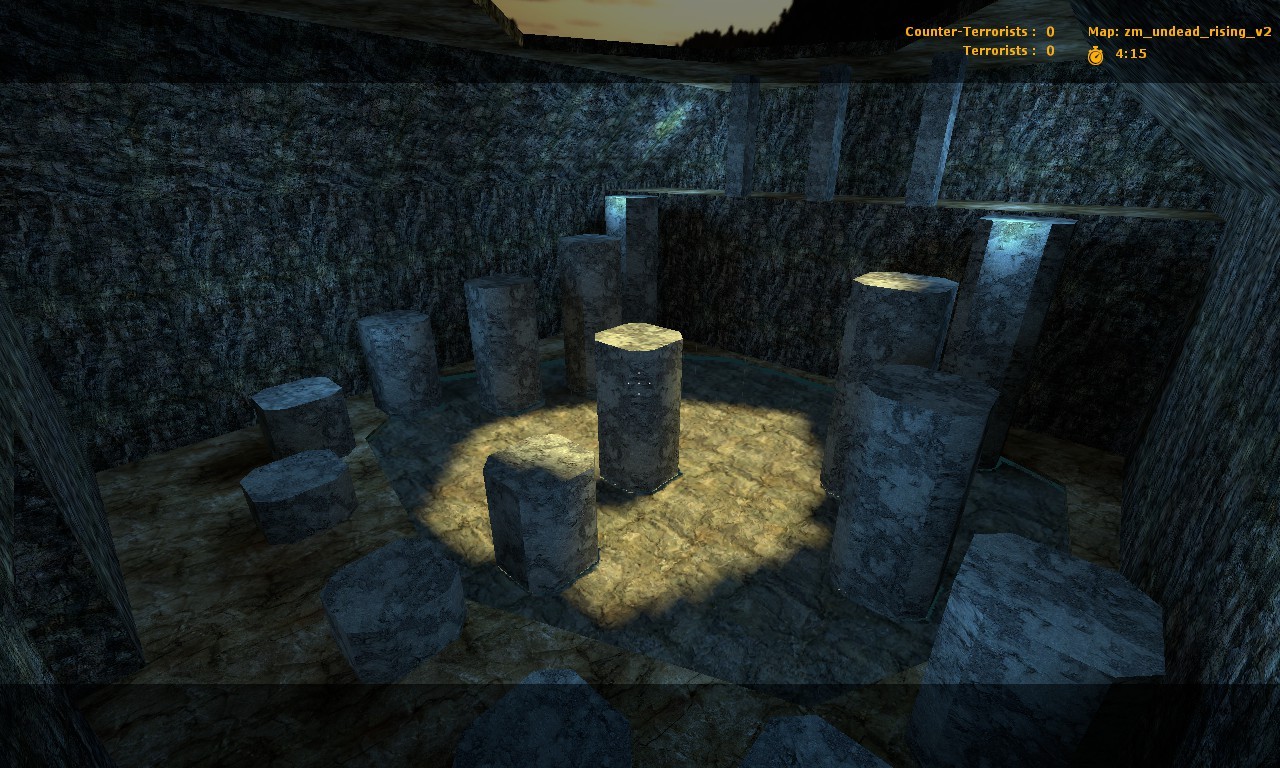Click the stopwatch icon beside the round timer
Screen dimensions: 1280x768
click(1096, 54)
